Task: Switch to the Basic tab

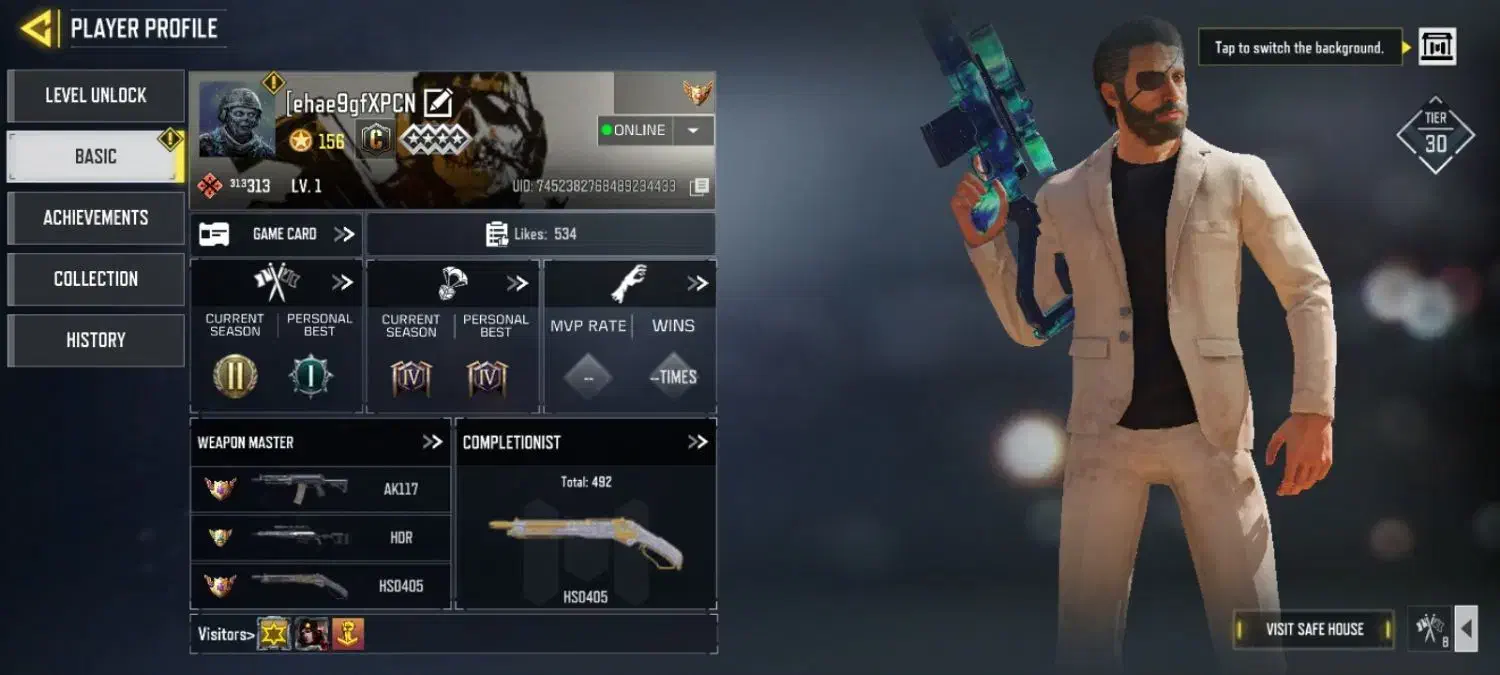Action: coord(96,157)
